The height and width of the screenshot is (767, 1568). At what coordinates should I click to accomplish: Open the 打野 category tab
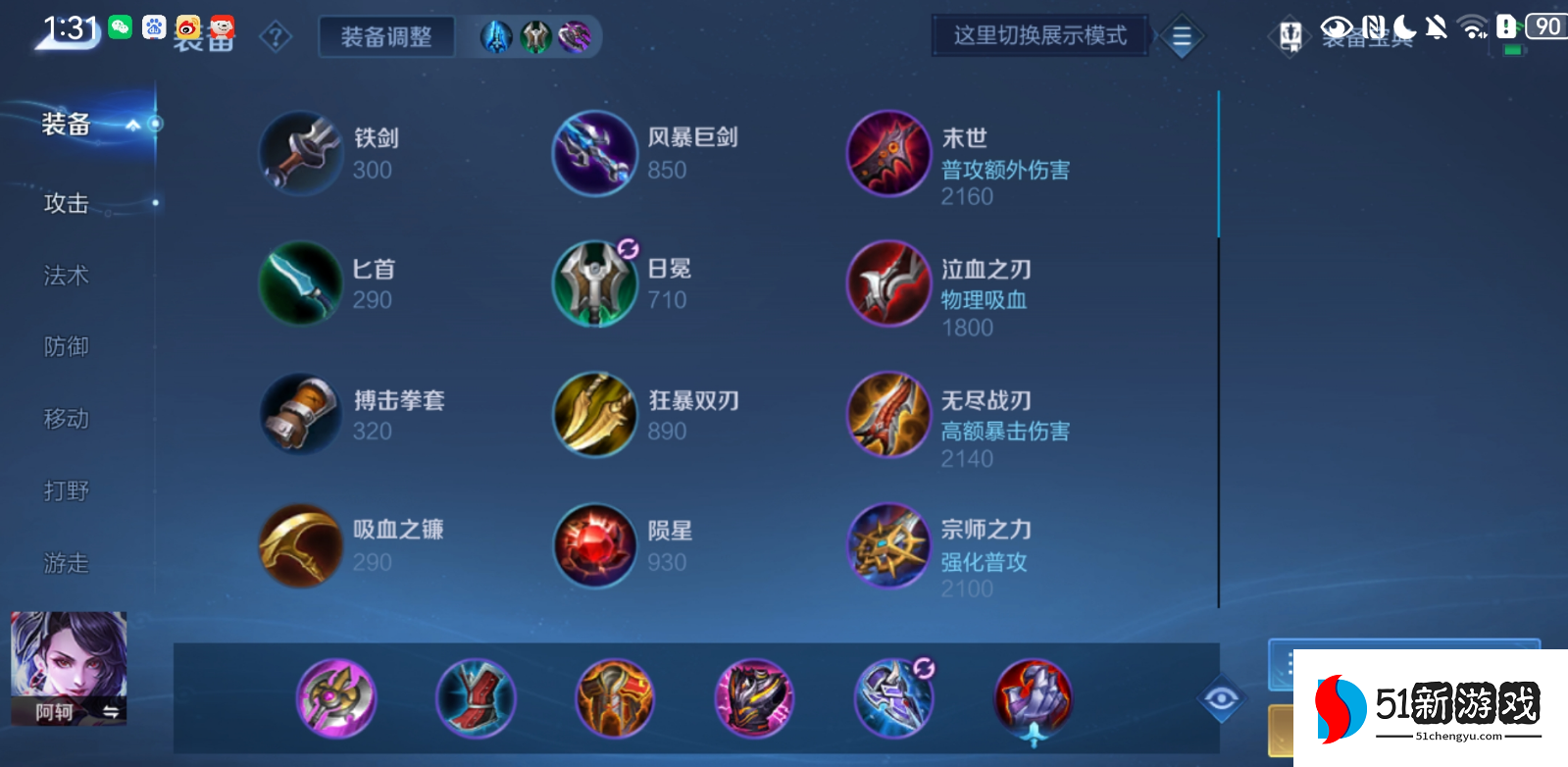click(x=65, y=491)
